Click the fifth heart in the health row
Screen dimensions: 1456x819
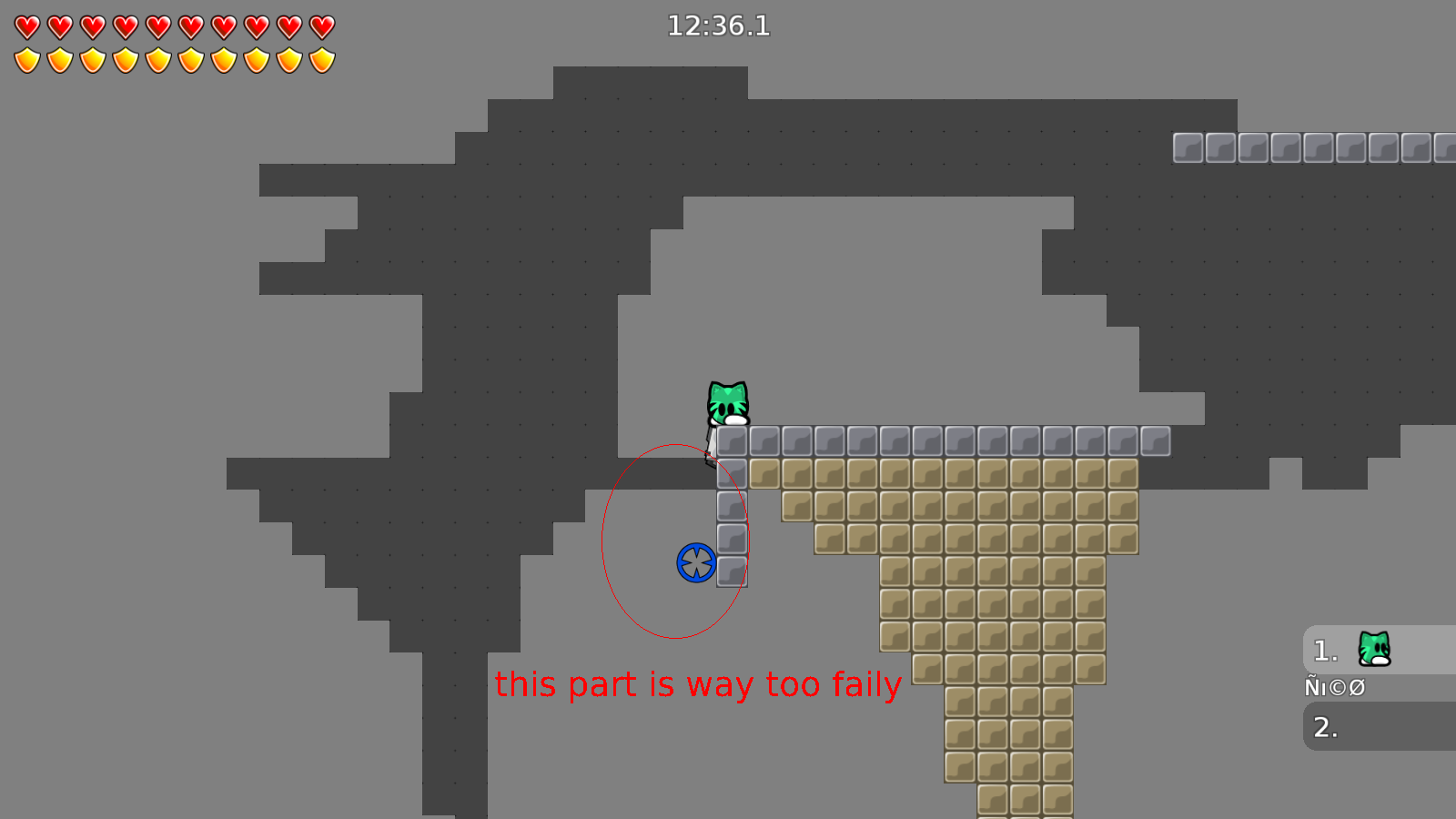coord(157,26)
